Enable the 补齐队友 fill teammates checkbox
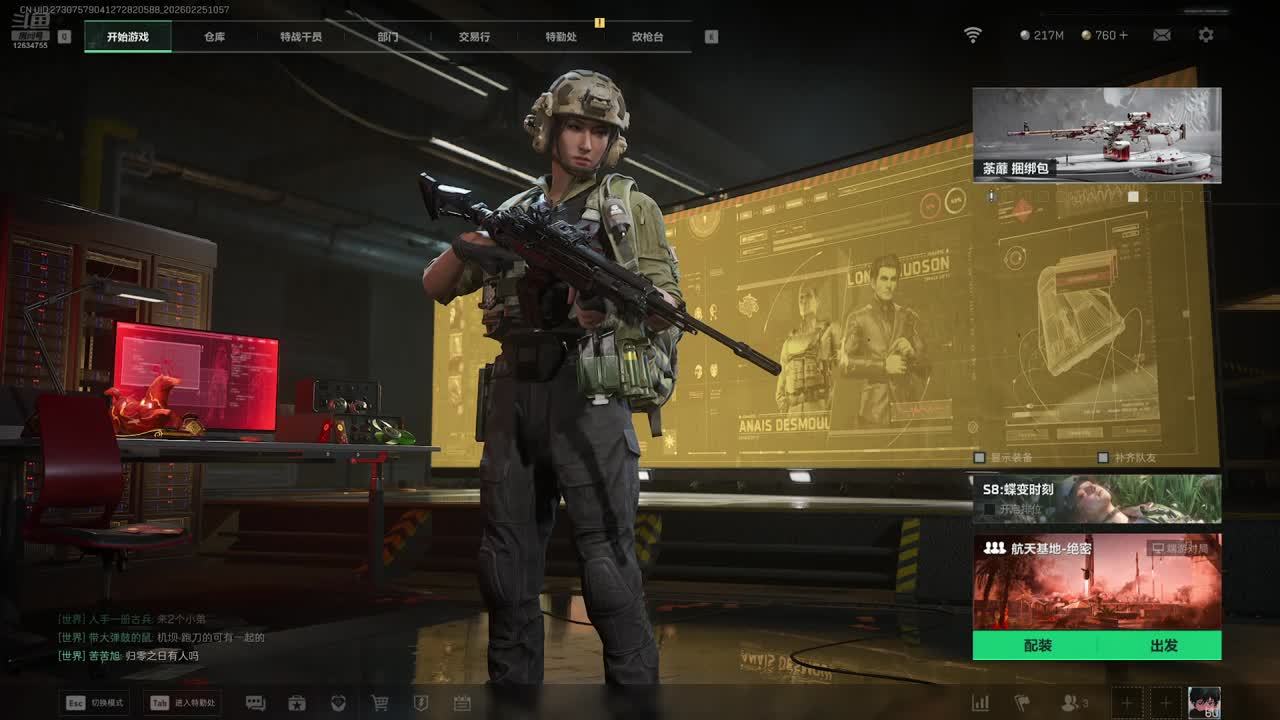1280x720 pixels. pos(1103,458)
